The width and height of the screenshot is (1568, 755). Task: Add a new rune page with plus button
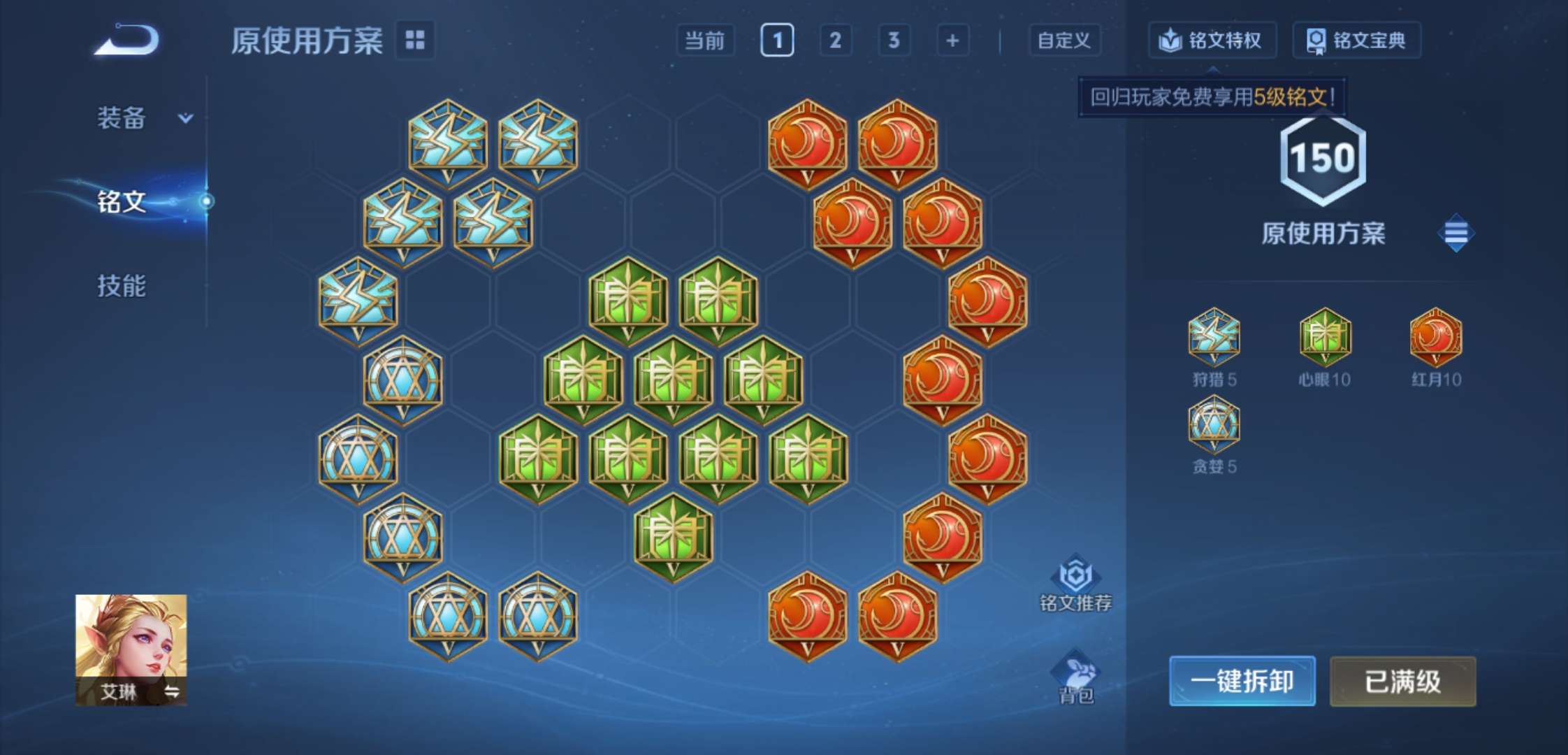[952, 41]
